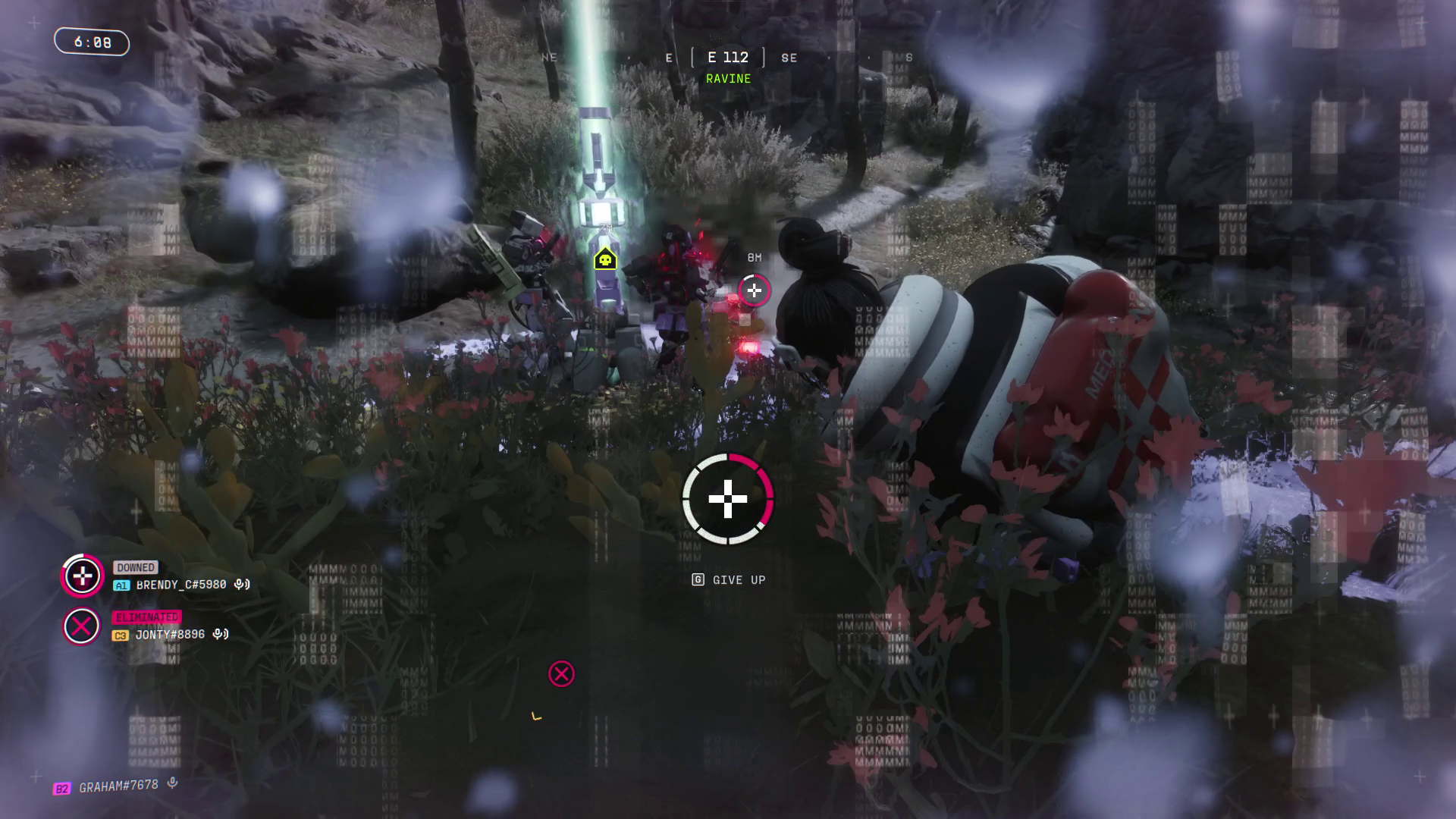Select the A1 squad badge
Screen dimensions: 1456x819
(121, 584)
